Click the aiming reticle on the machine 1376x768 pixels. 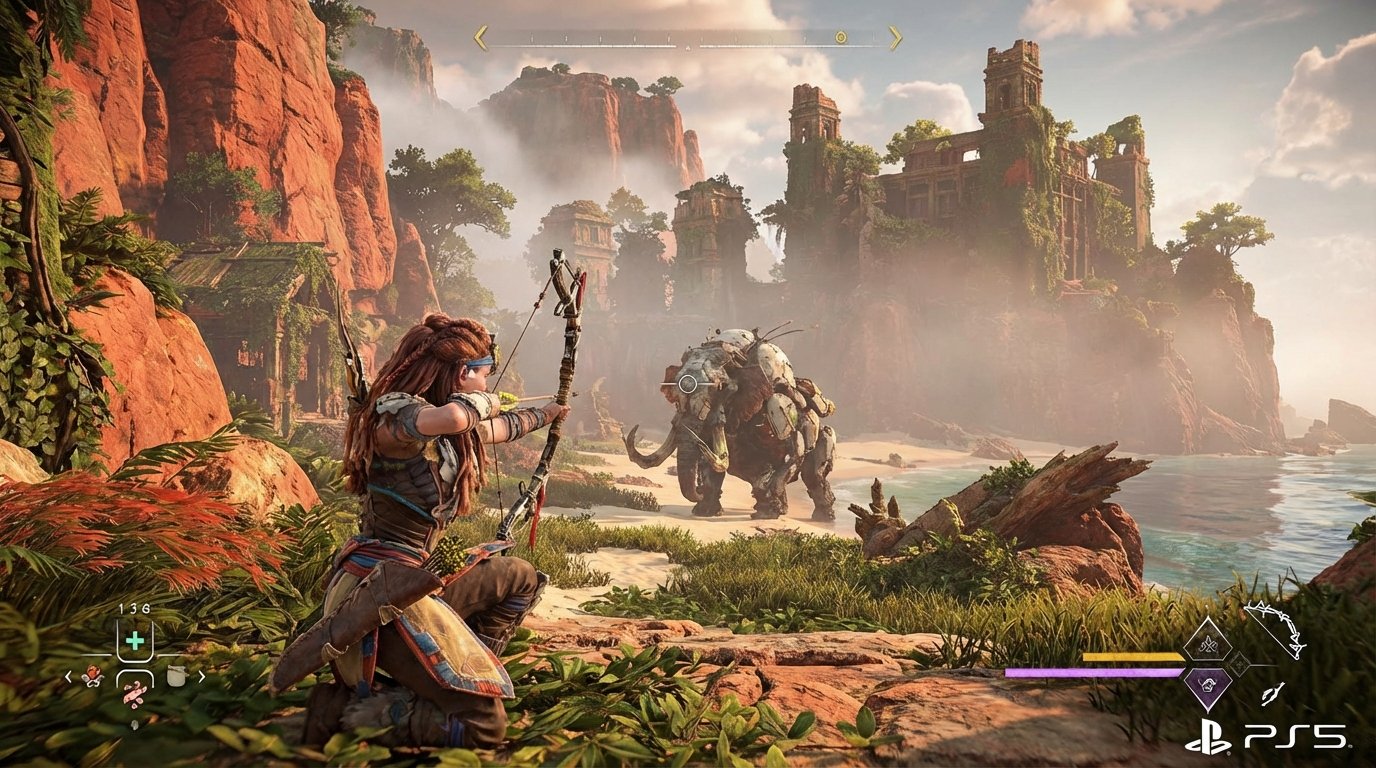689,381
